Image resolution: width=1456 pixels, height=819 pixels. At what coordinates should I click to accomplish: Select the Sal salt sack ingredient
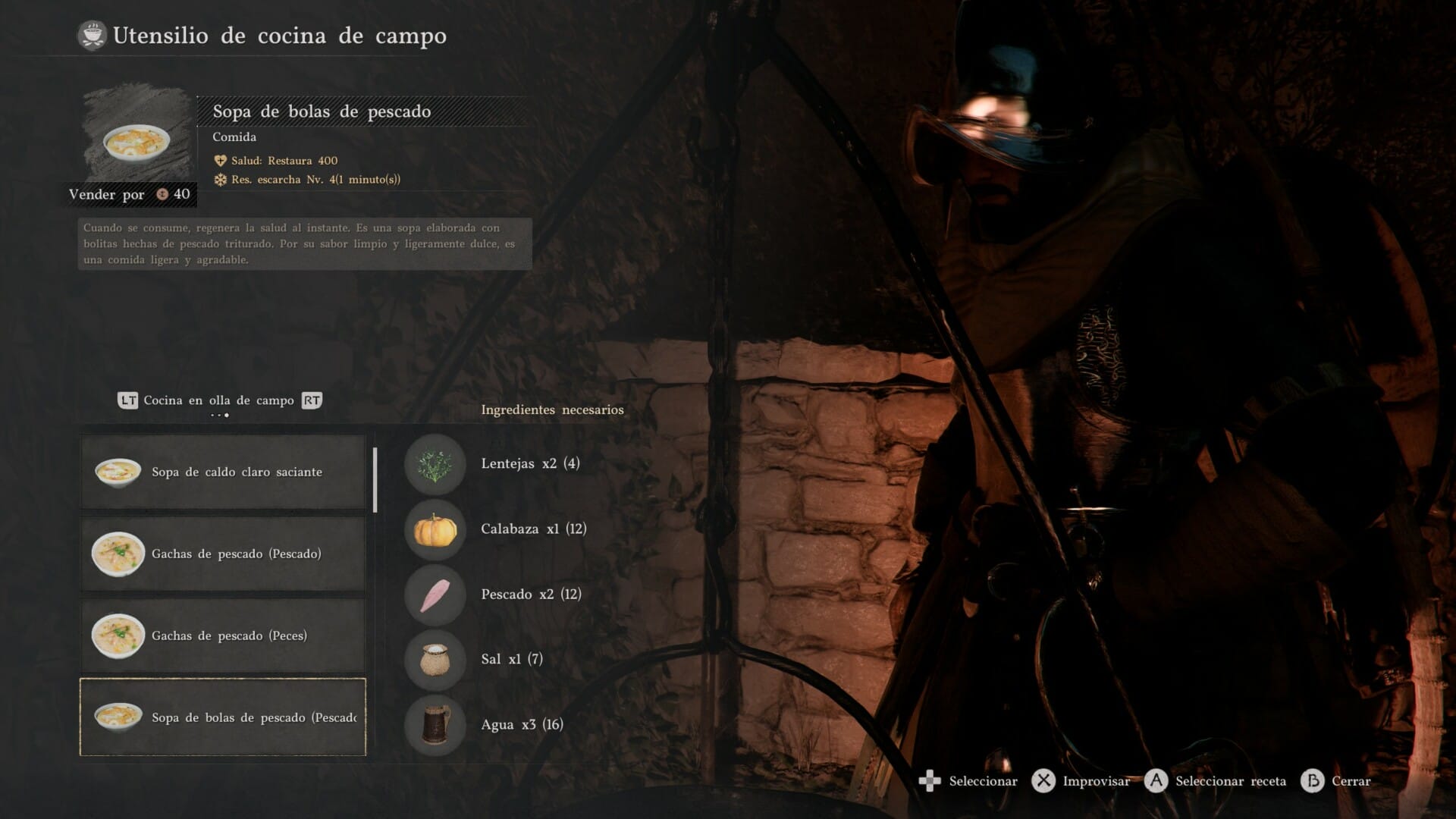(435, 660)
